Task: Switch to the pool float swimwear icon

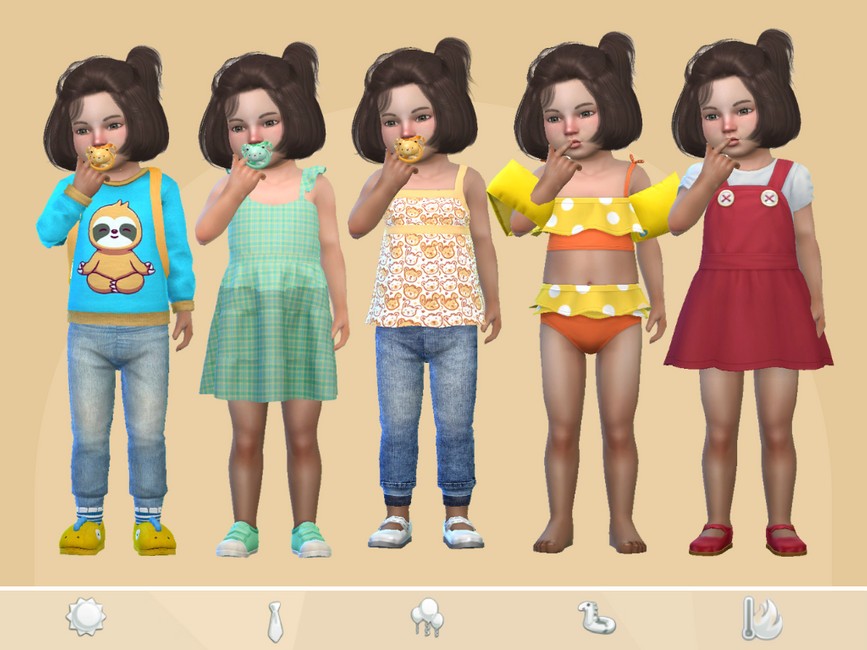Action: 596,618
